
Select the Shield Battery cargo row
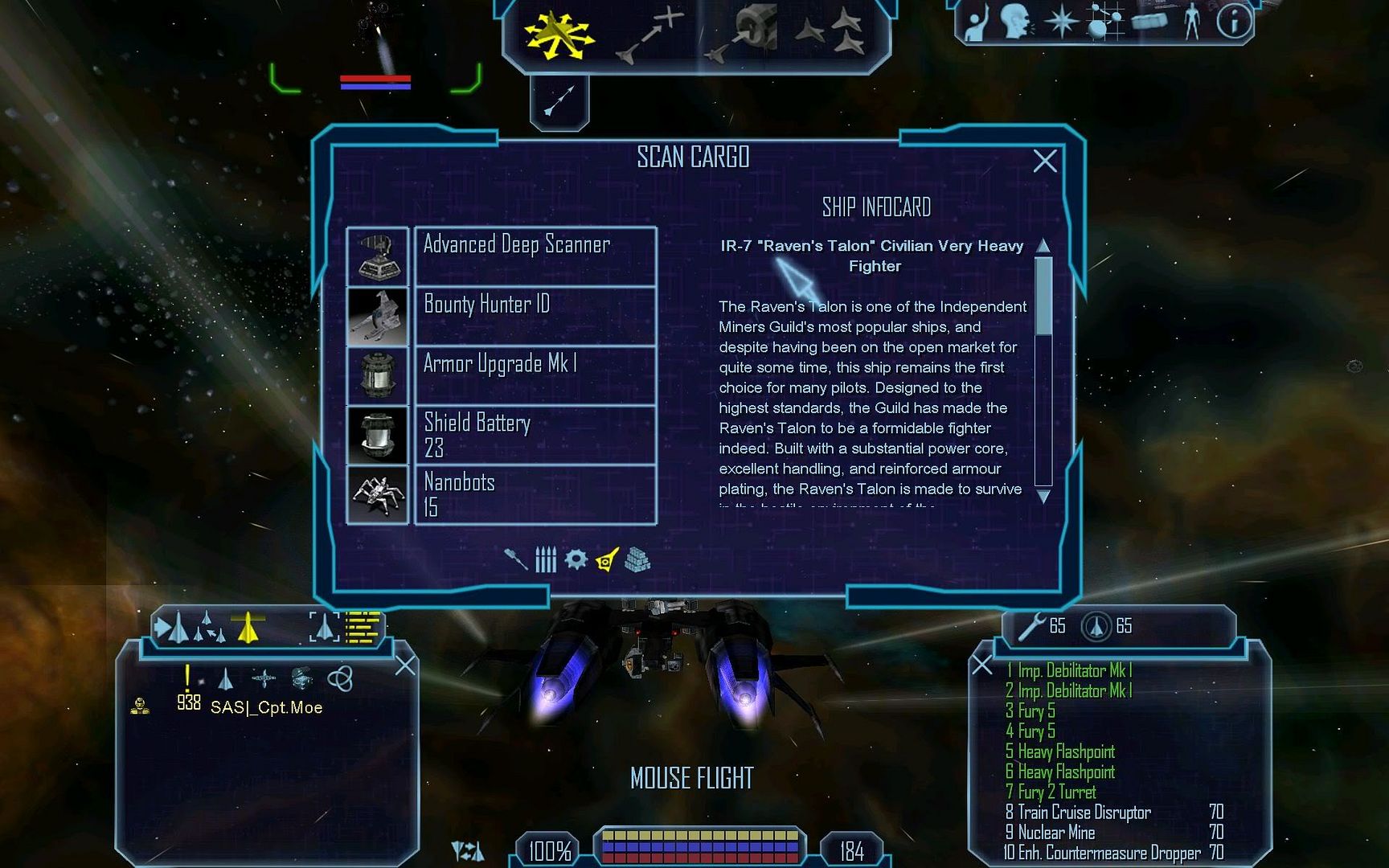click(x=535, y=435)
